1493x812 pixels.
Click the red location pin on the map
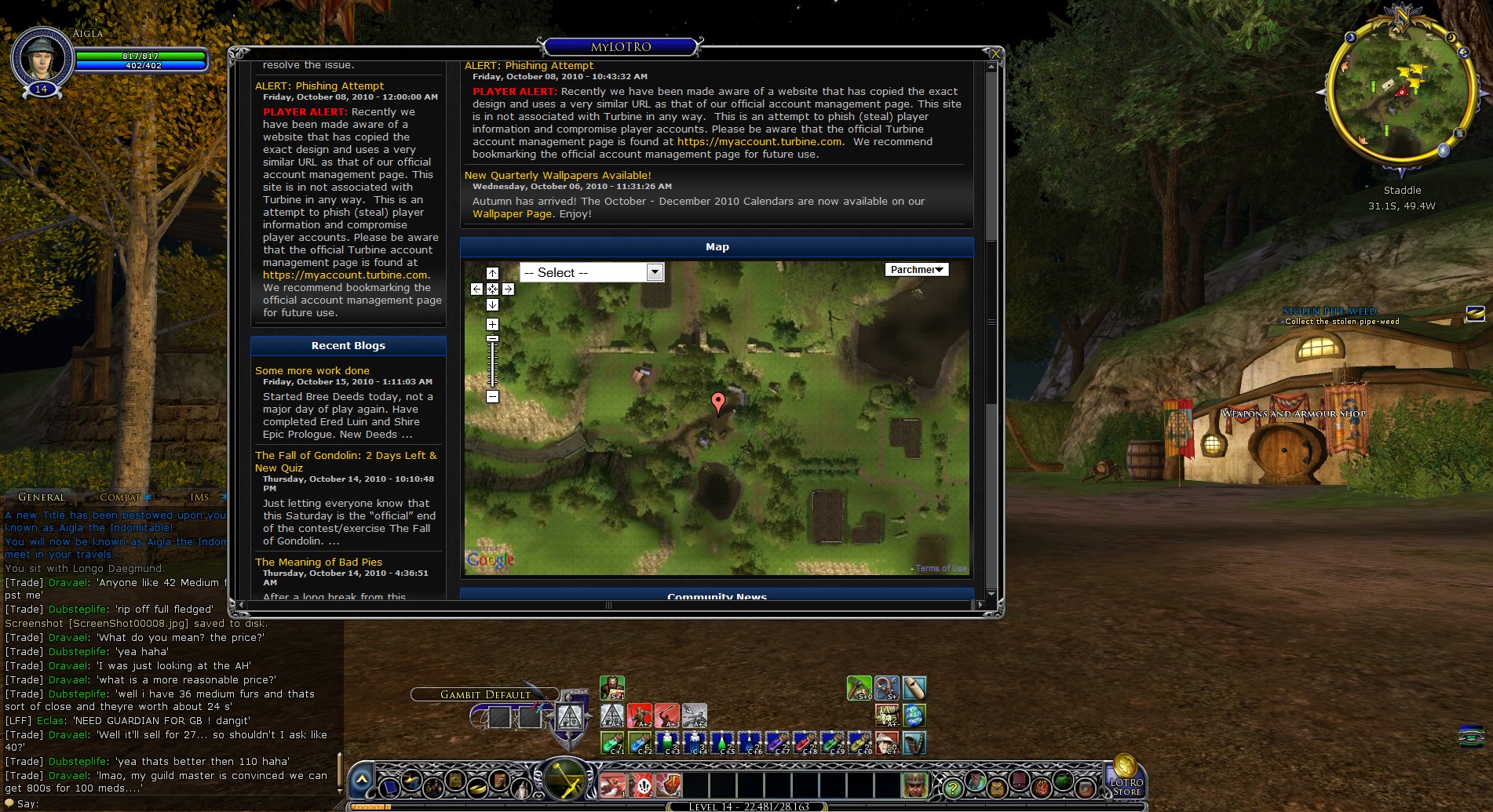point(717,402)
